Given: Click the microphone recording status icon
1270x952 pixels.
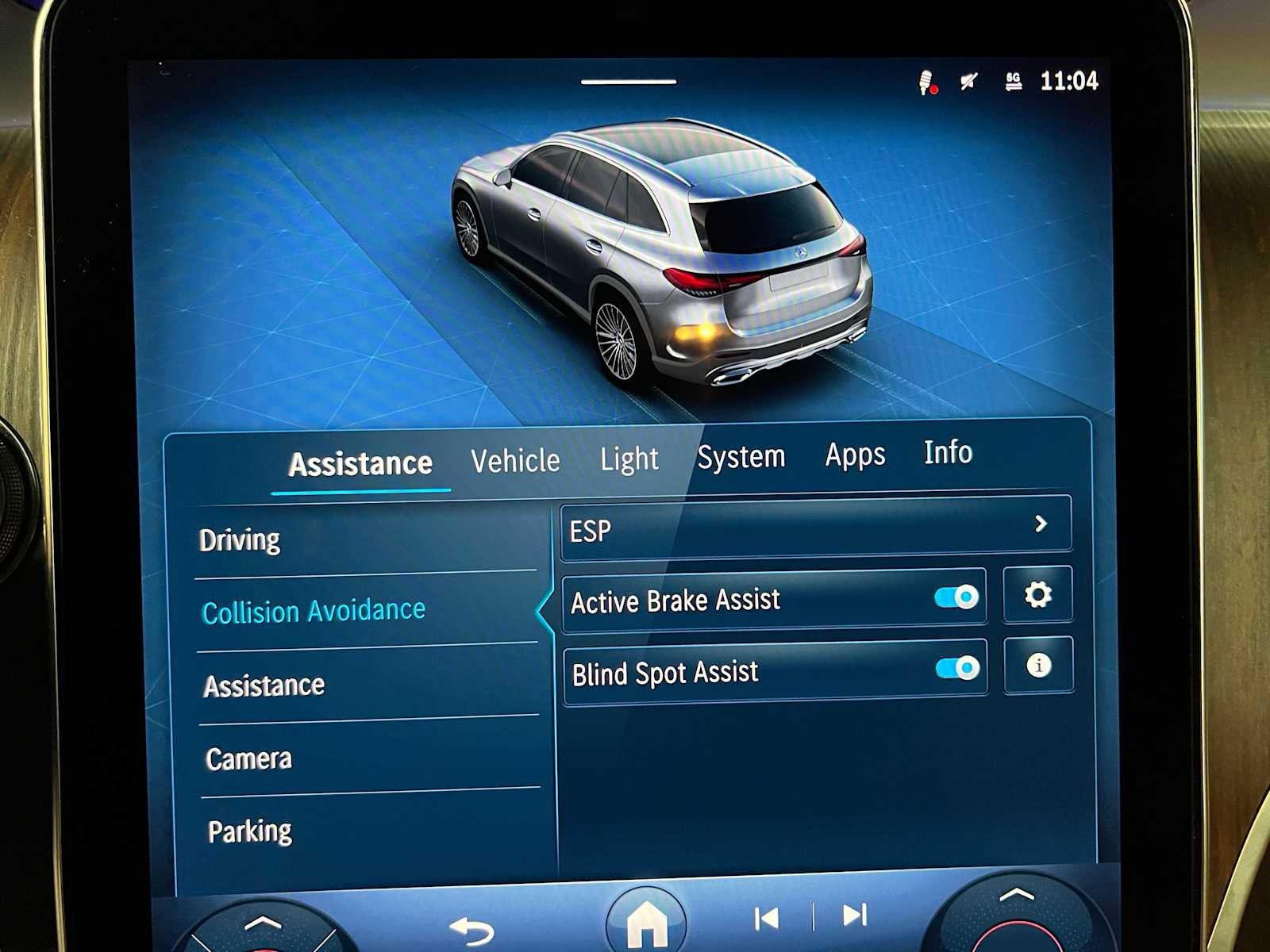Looking at the screenshot, I should click(x=925, y=79).
